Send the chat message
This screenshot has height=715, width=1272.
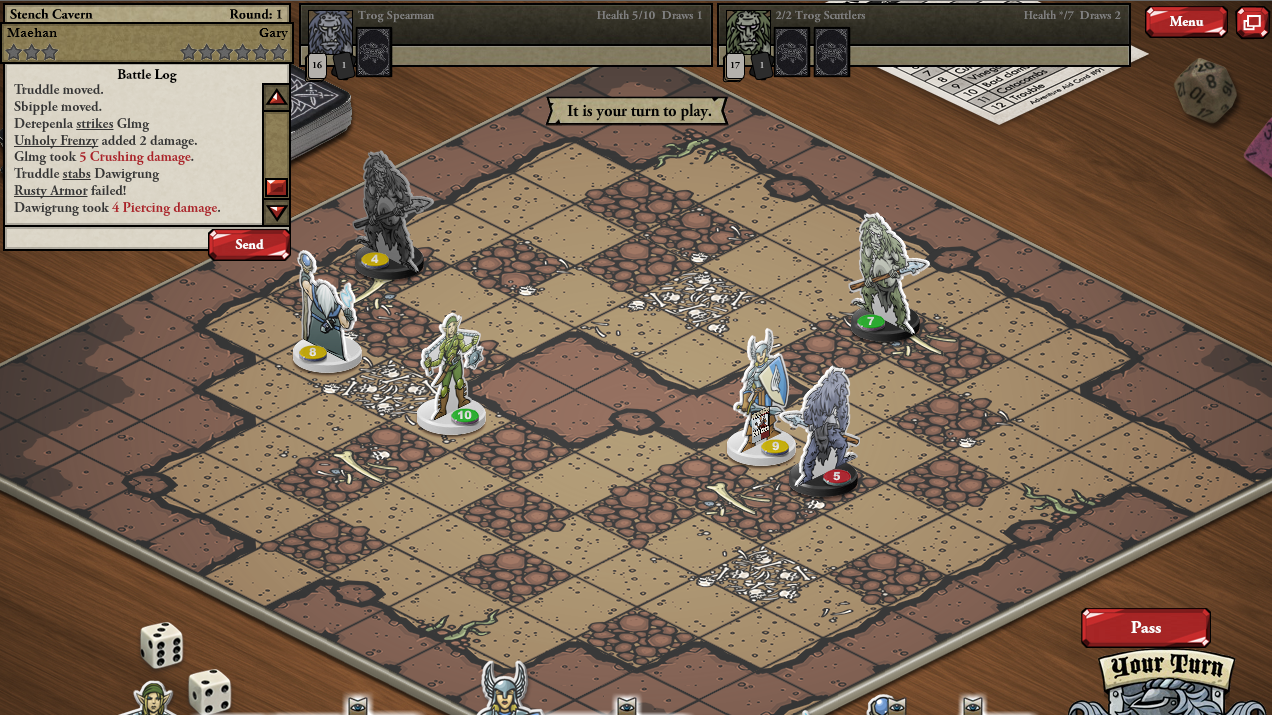[249, 244]
